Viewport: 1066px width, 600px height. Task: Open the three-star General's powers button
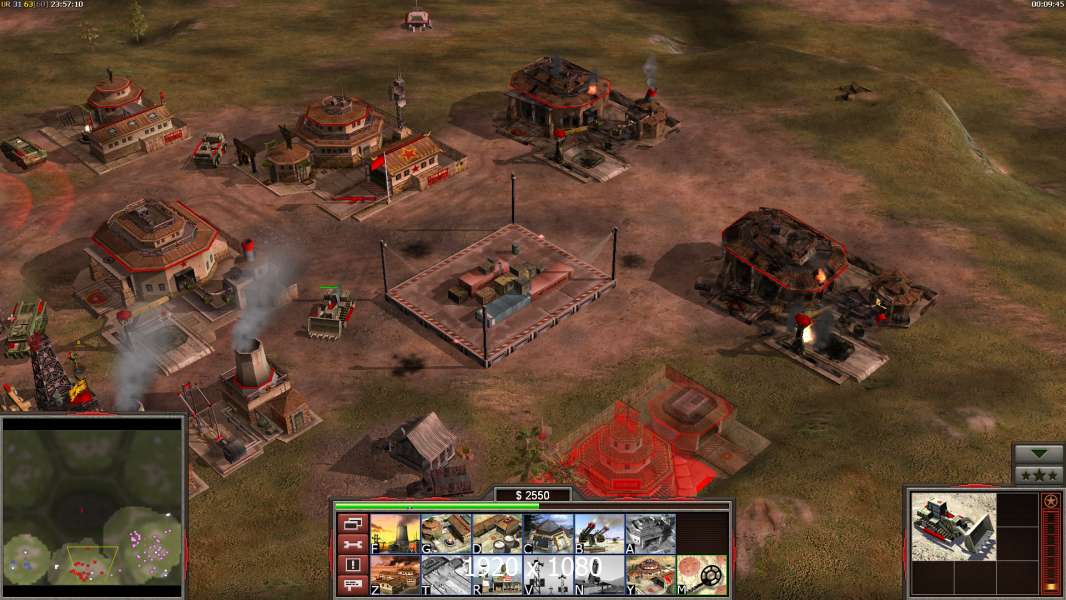(x=1038, y=475)
